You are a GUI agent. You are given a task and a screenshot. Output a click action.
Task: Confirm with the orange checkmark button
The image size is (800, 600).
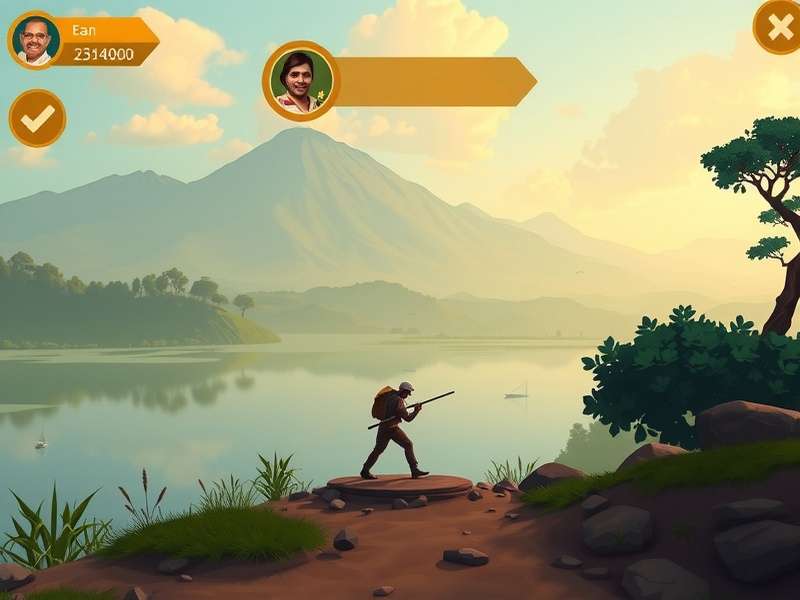37,118
